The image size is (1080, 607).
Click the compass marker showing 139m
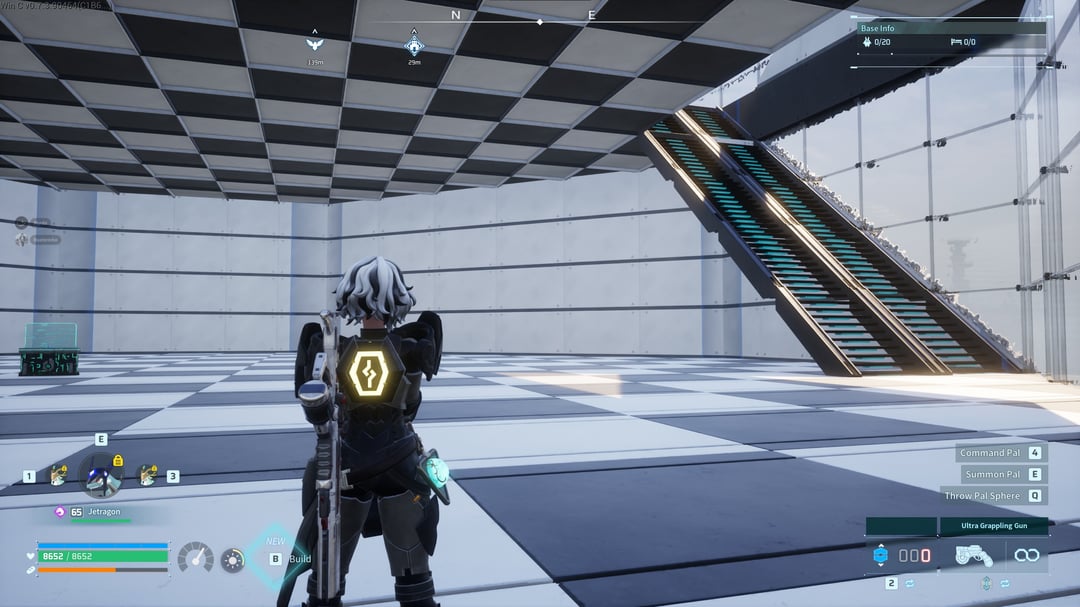(315, 44)
